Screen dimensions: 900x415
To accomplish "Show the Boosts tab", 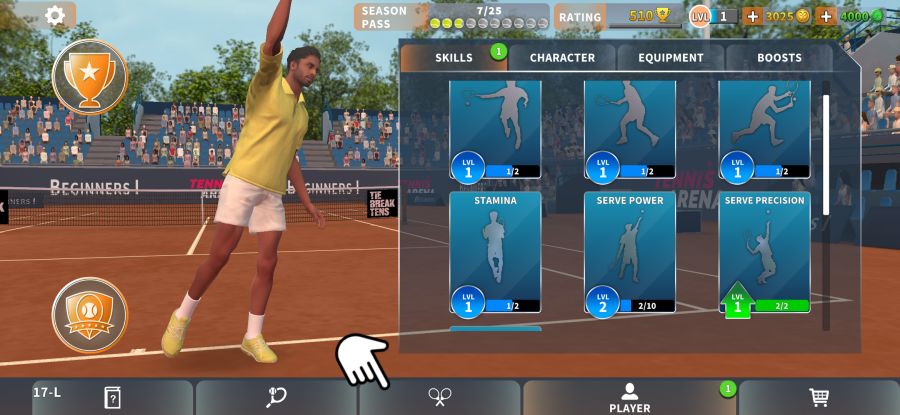I will click(779, 58).
